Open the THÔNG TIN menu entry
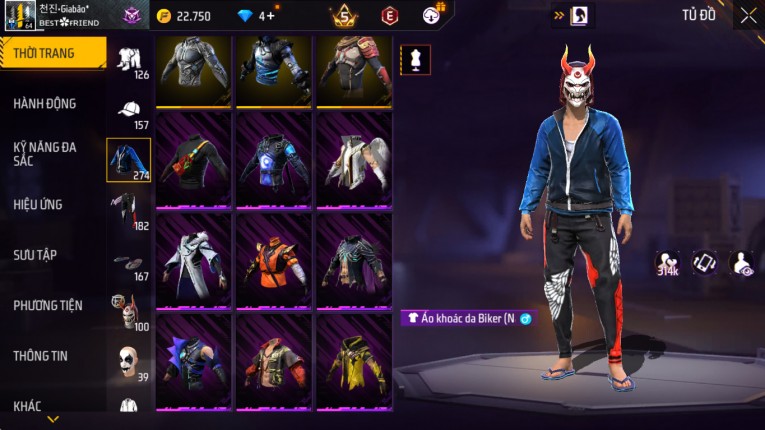The height and width of the screenshot is (430, 765). click(40, 356)
